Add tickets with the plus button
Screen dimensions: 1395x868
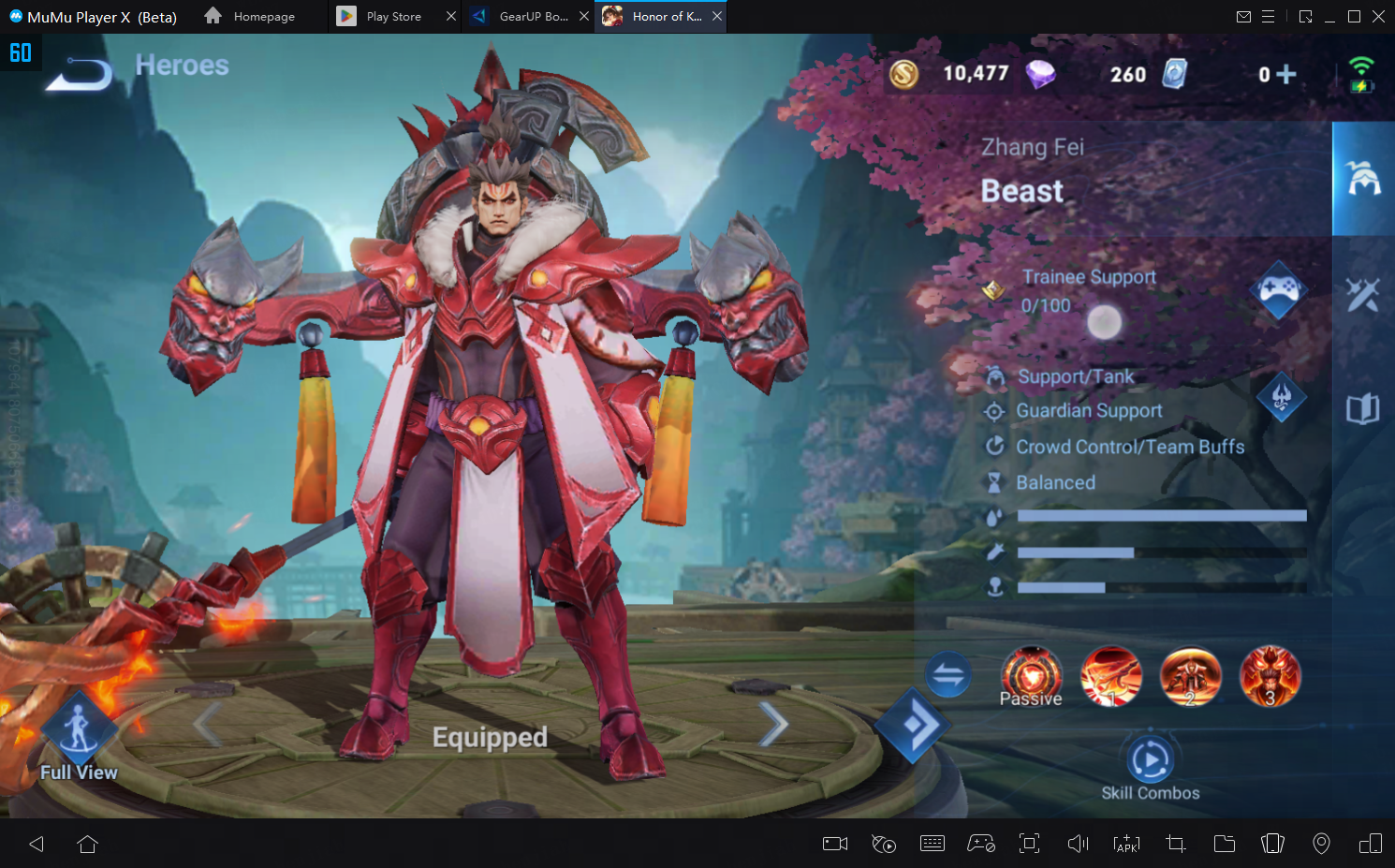pyautogui.click(x=1286, y=74)
